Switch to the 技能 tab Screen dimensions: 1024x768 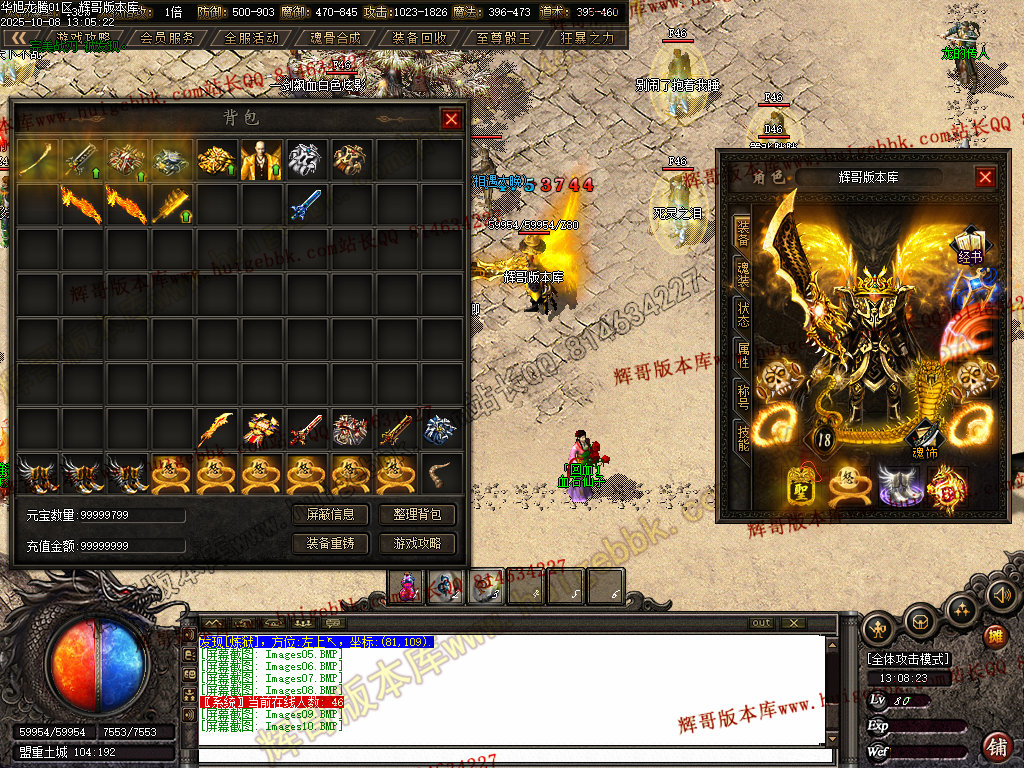pos(742,437)
